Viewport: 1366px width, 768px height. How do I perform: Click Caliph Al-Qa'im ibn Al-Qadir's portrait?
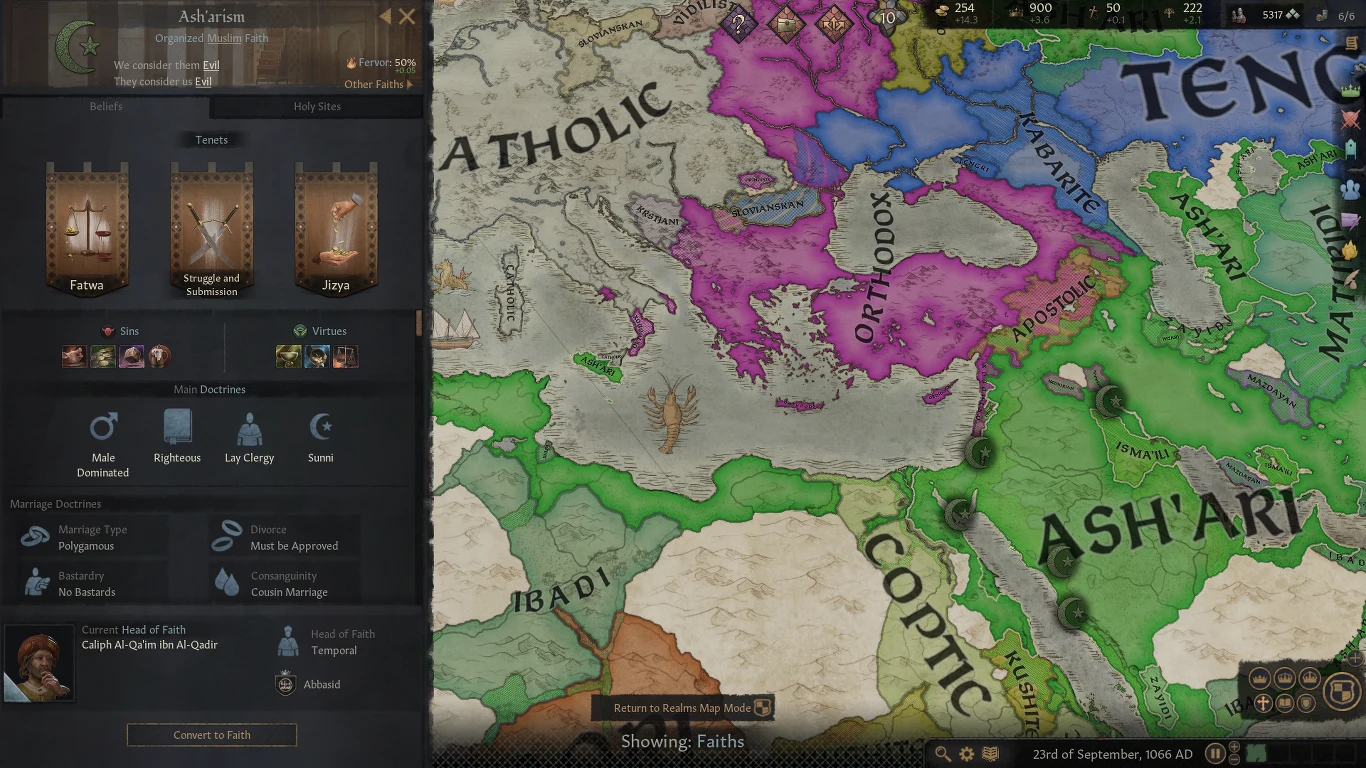pyautogui.click(x=39, y=662)
